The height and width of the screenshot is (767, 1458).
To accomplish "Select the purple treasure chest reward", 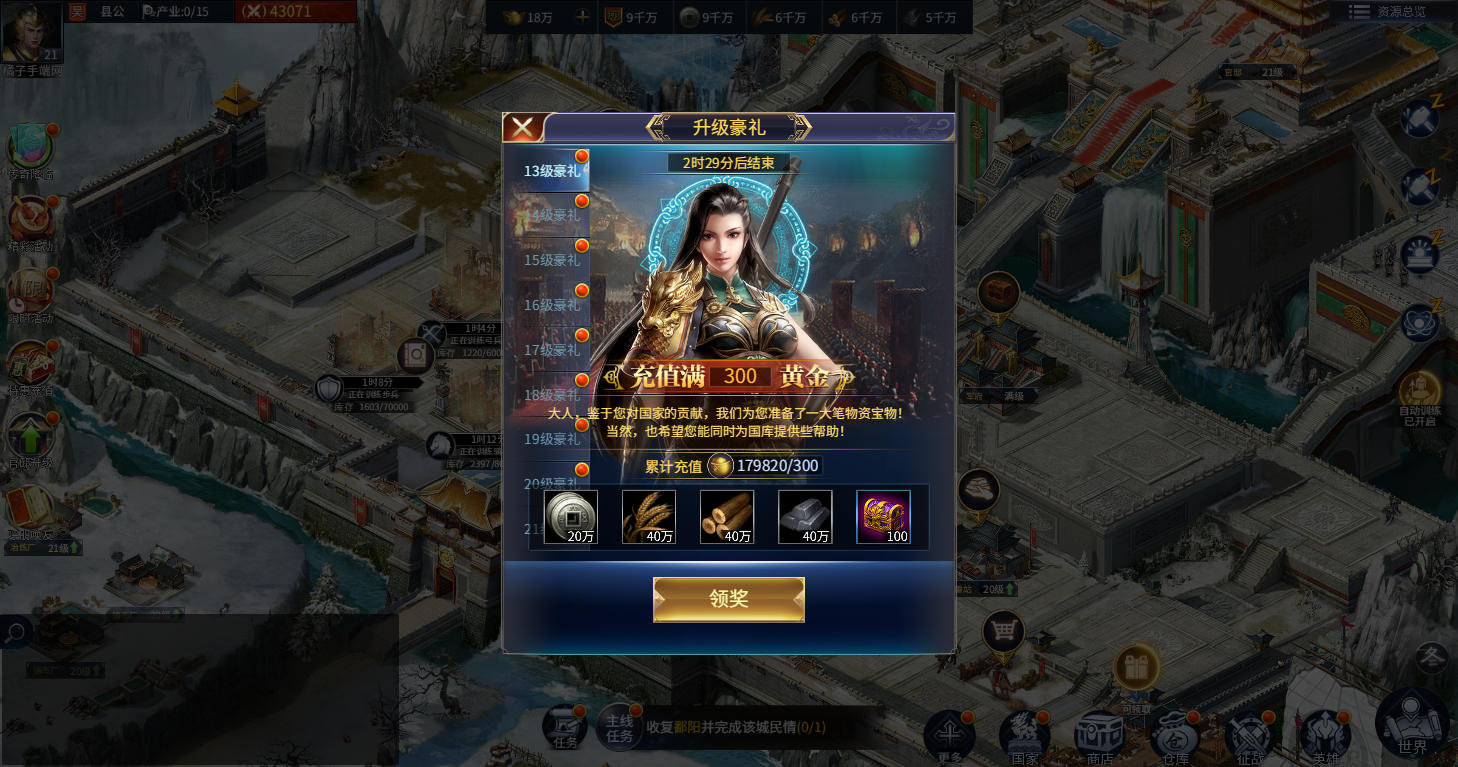I will point(883,516).
